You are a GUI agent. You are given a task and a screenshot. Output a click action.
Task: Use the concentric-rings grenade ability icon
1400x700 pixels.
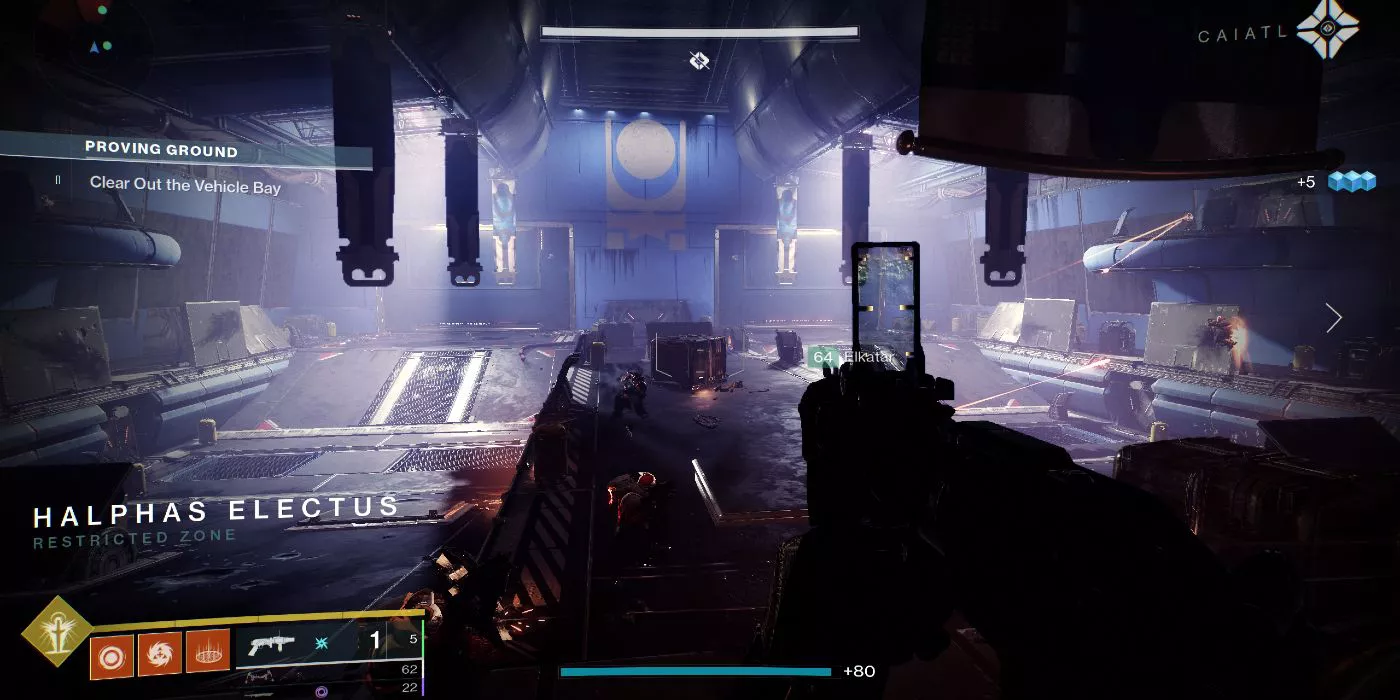pos(112,654)
